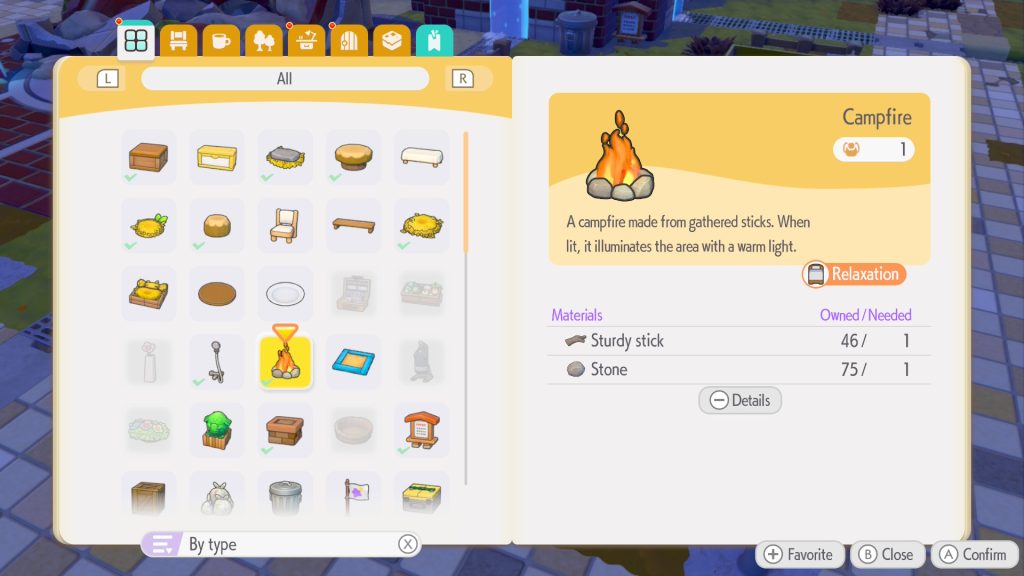Pick the metal trash can item
Screen dimensions: 1024x576
click(285, 496)
